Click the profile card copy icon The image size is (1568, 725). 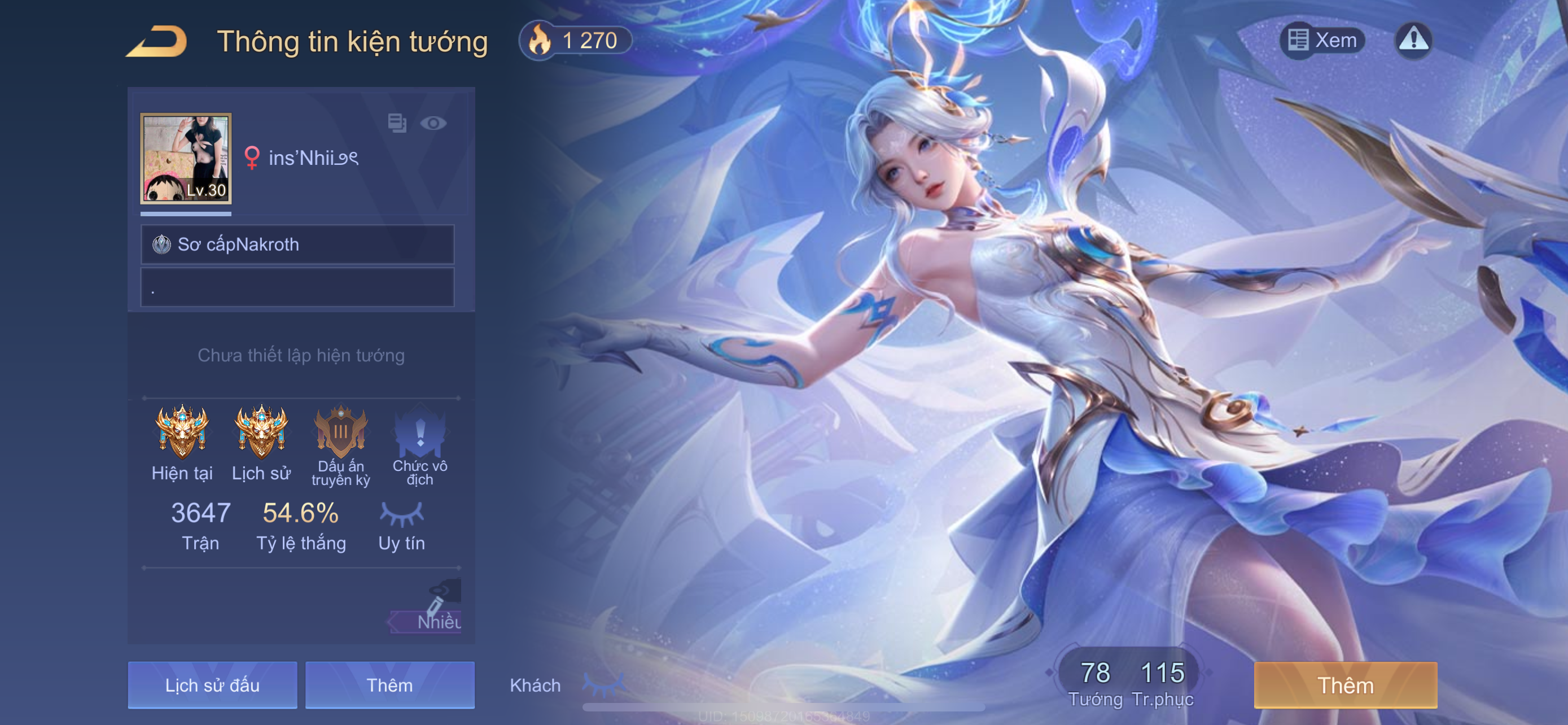(x=397, y=124)
